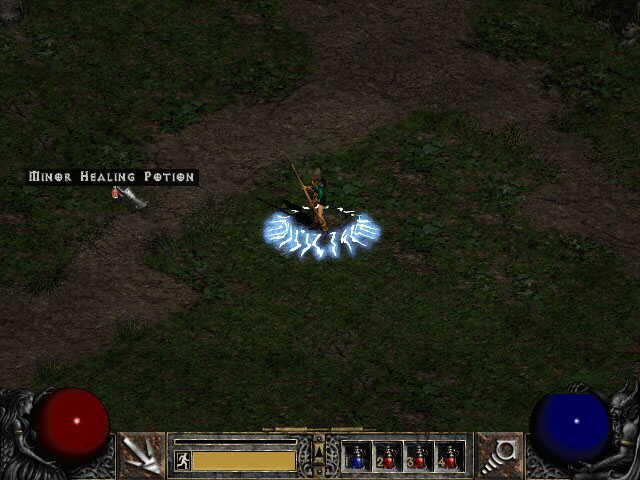The image size is (640, 480).
Task: Use the blue mana potion in belt slot 1
Action: [x=358, y=457]
